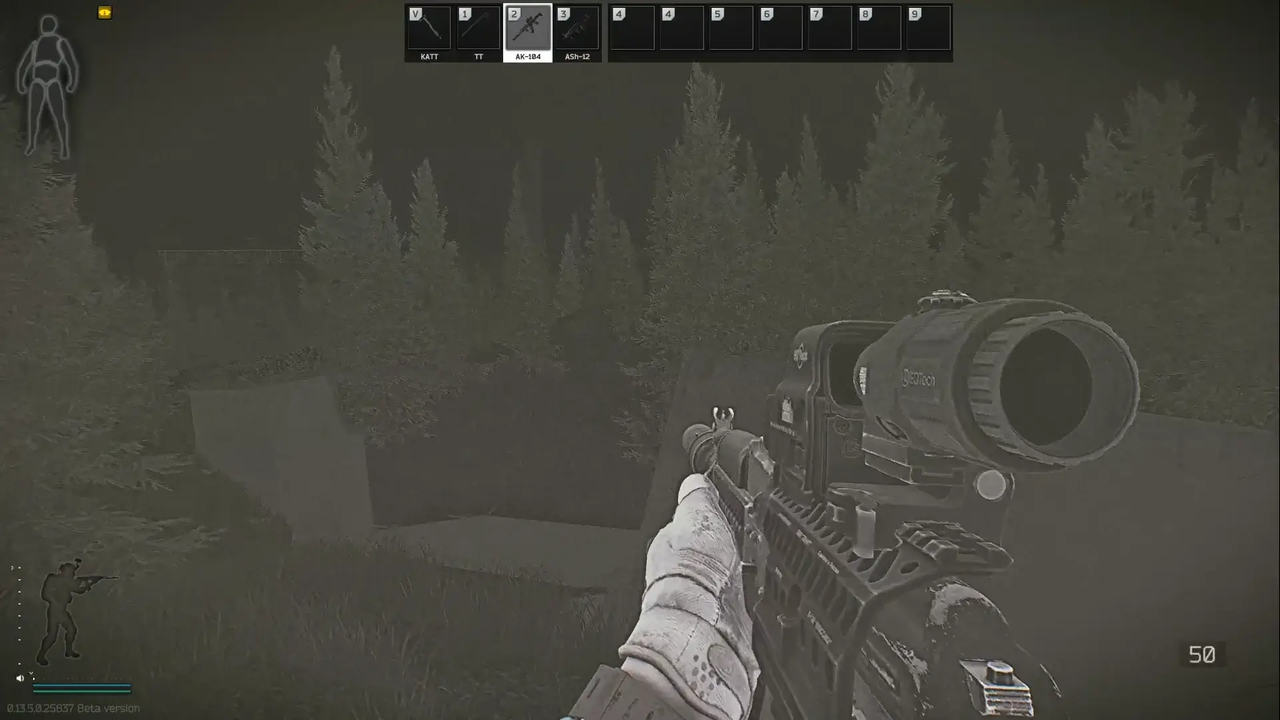This screenshot has height=720, width=1280.
Task: Click empty quick slot 9
Action: click(926, 28)
